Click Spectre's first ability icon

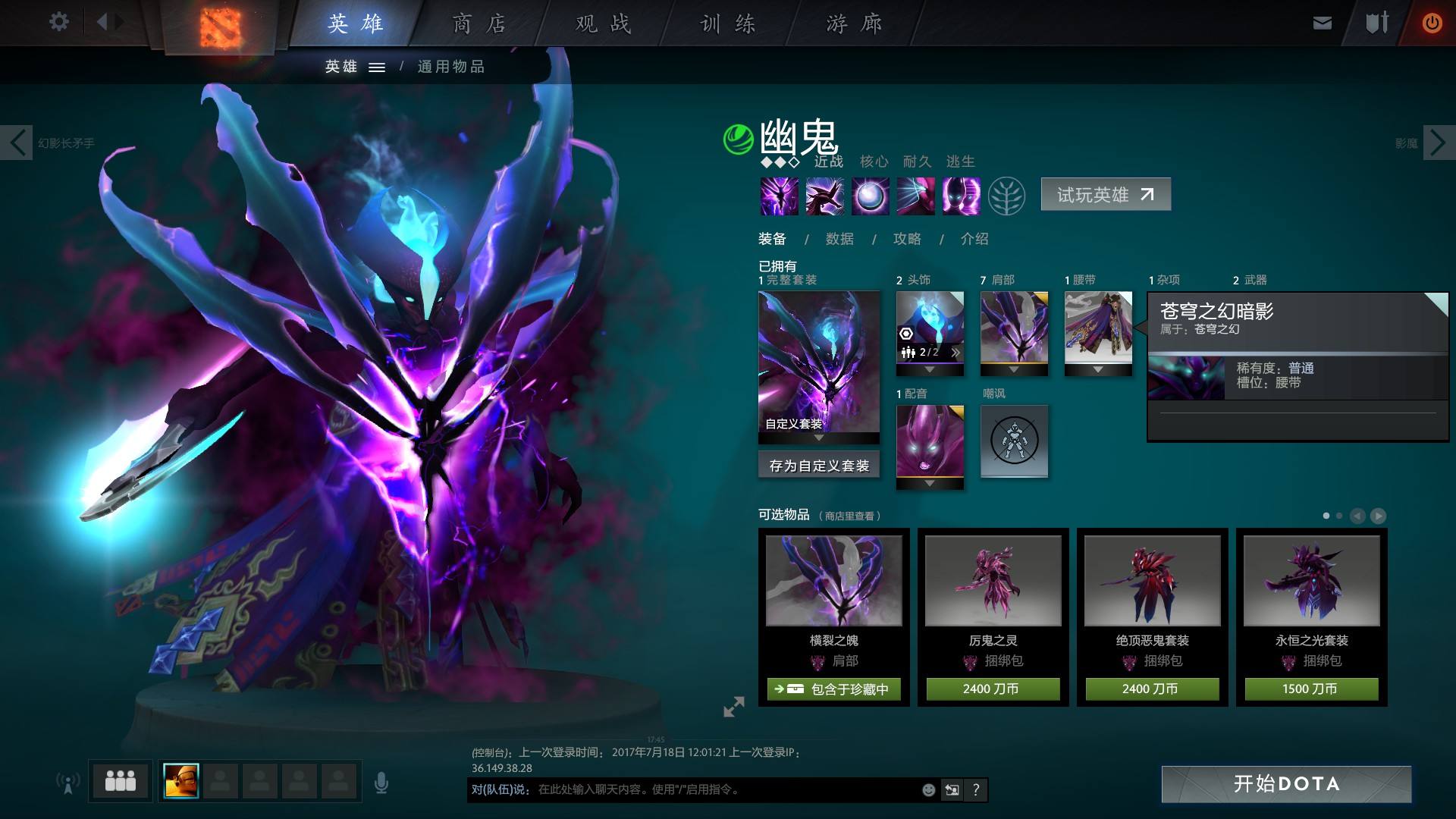[x=779, y=195]
